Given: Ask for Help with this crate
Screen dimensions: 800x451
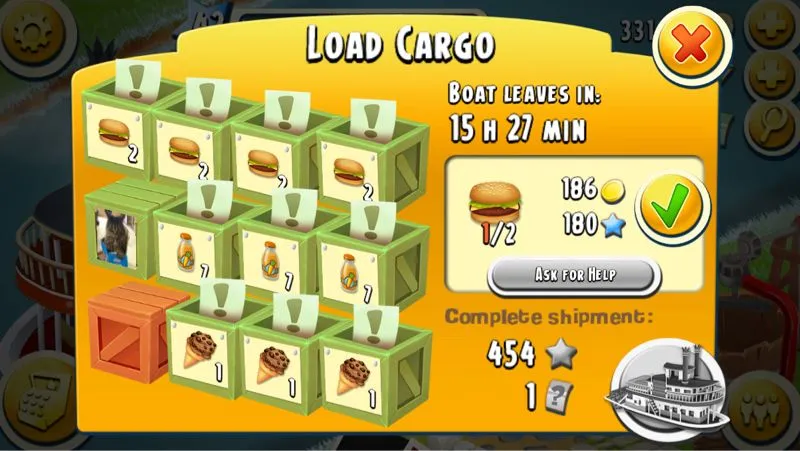Looking at the screenshot, I should [x=574, y=274].
